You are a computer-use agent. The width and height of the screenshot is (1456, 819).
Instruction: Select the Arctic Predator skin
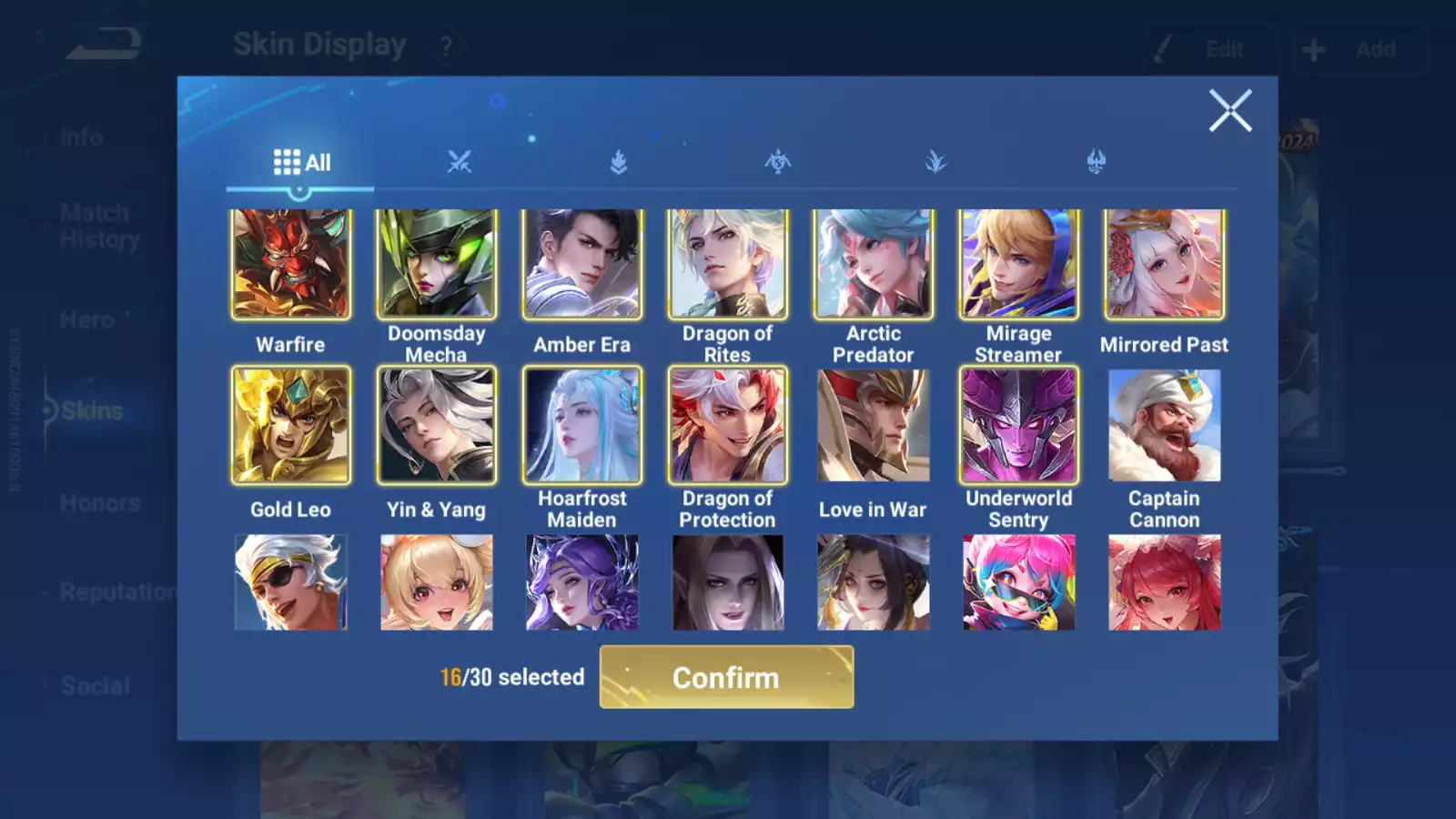pyautogui.click(x=873, y=265)
